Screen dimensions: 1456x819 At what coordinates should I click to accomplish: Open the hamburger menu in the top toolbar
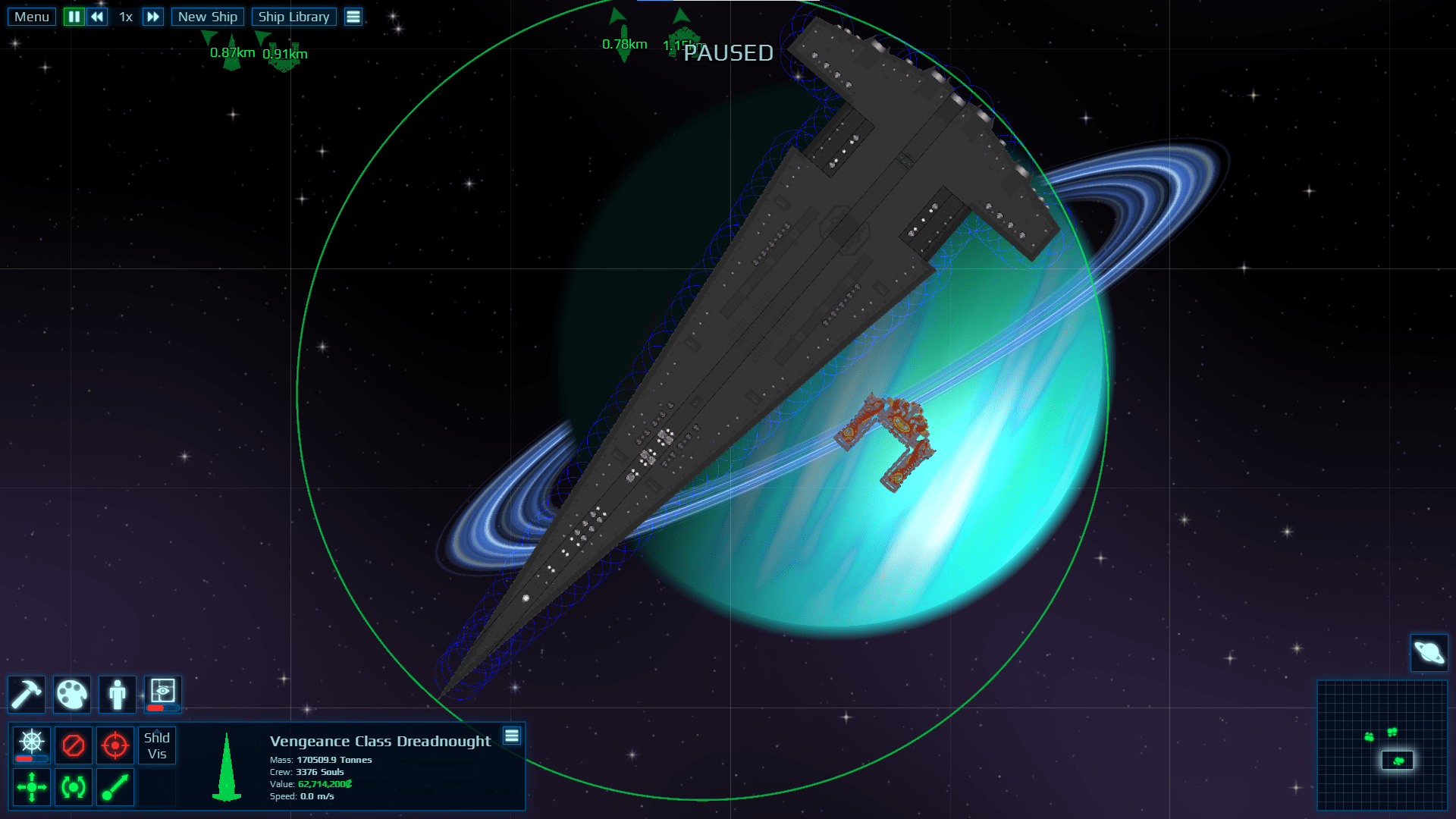click(x=353, y=16)
